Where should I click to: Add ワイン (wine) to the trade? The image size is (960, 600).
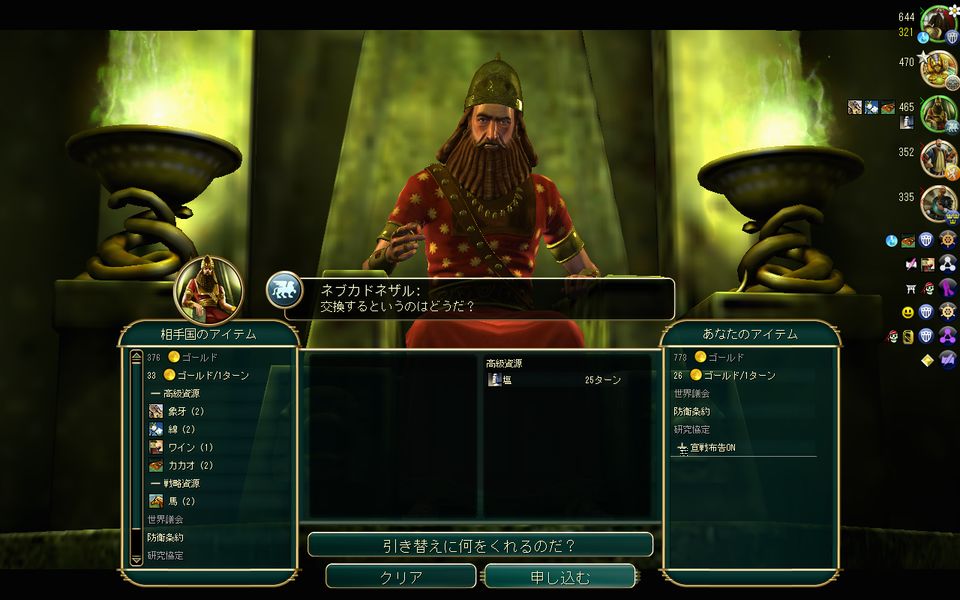pyautogui.click(x=188, y=447)
